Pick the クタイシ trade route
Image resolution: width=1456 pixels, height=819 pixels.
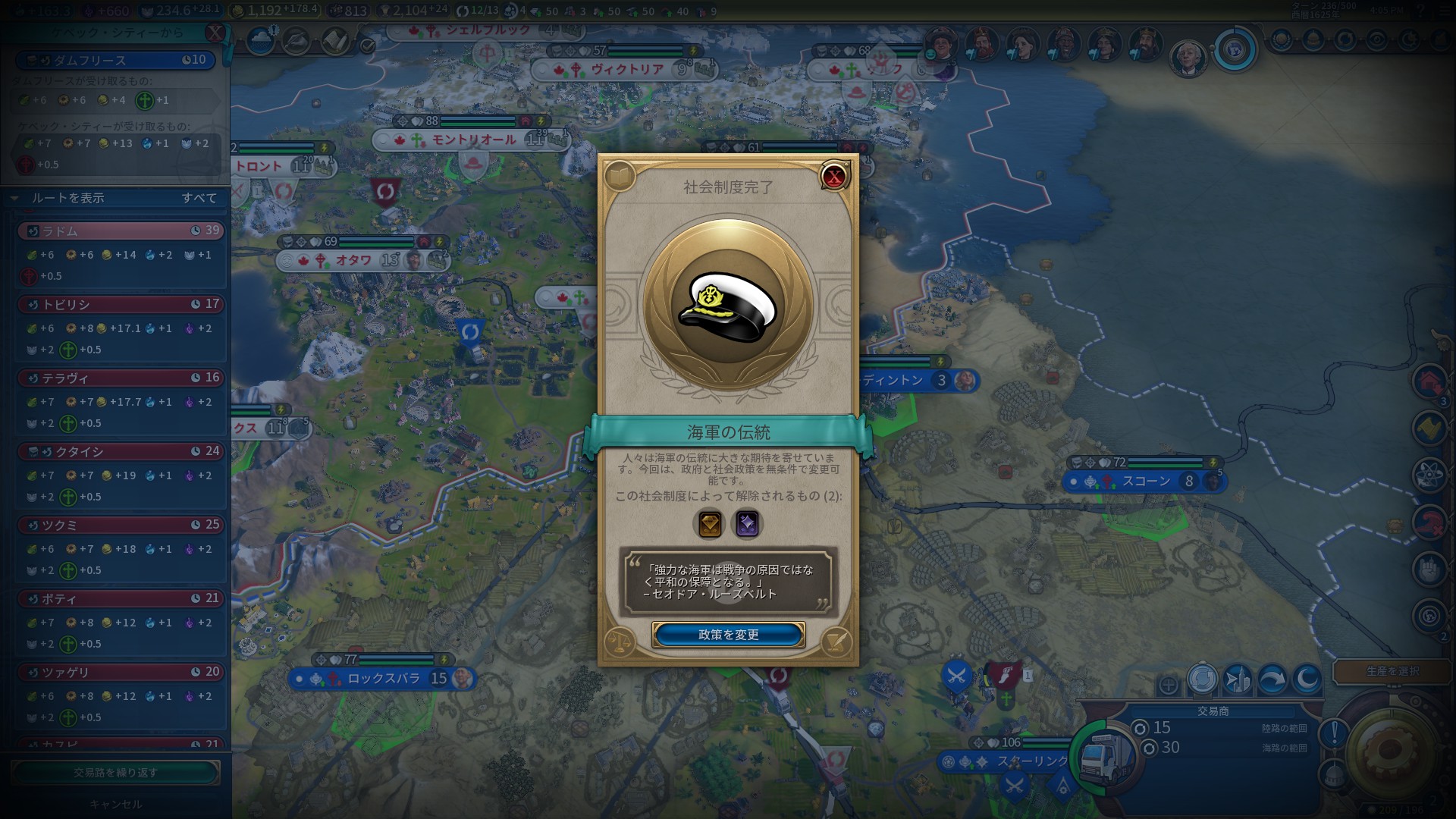[x=121, y=451]
